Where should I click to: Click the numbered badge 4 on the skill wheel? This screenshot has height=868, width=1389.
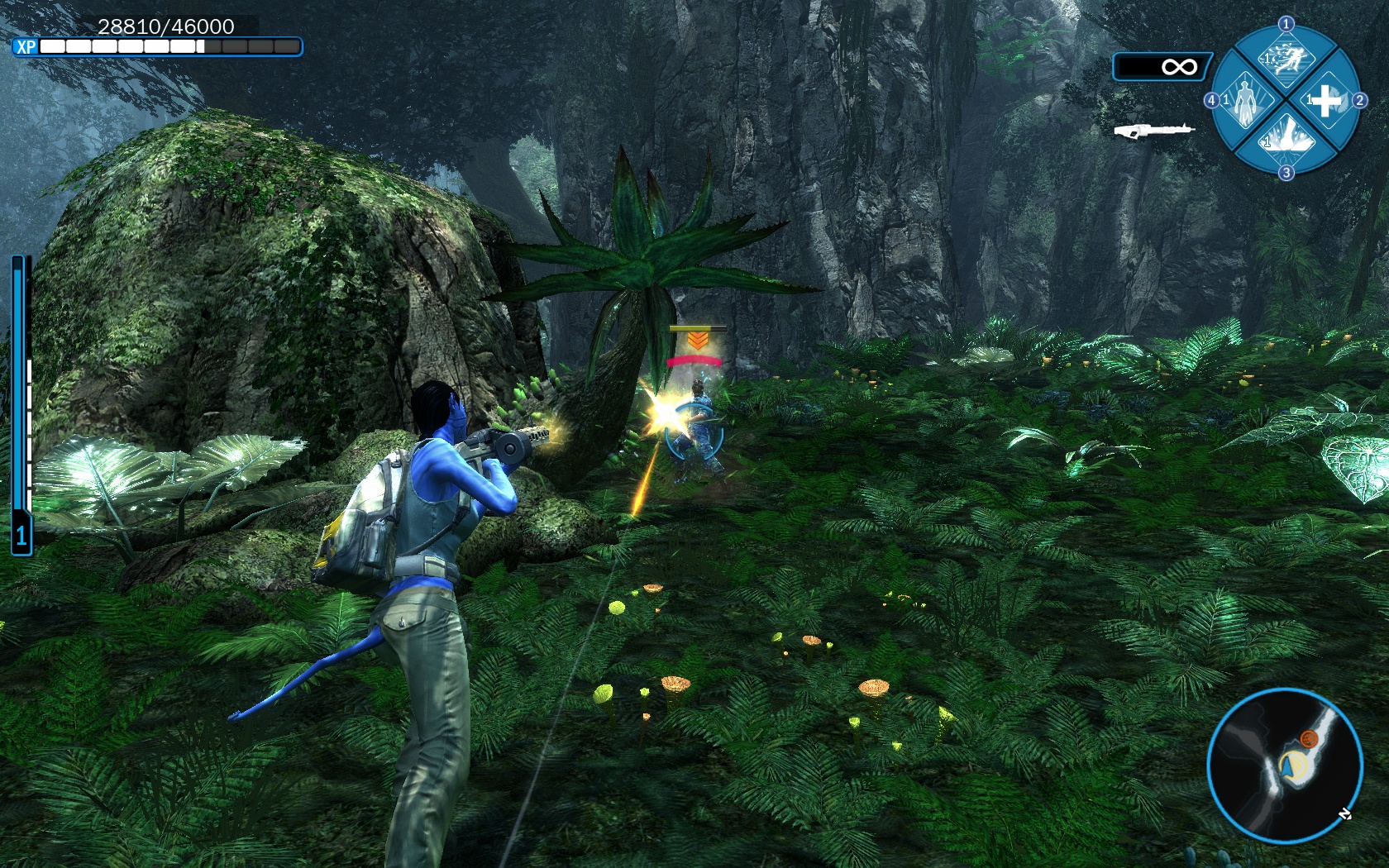[x=1212, y=100]
